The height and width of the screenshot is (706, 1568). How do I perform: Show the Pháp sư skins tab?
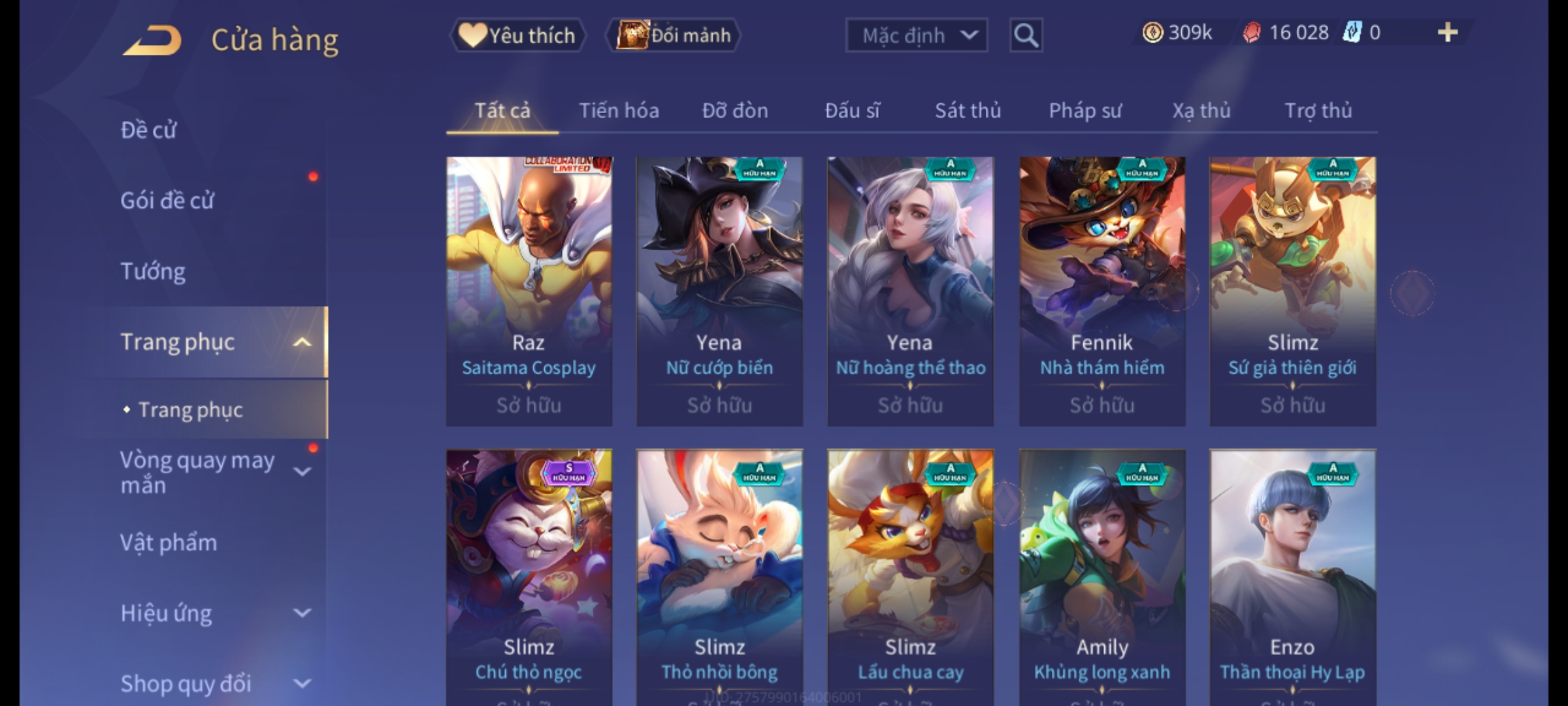(x=1085, y=111)
